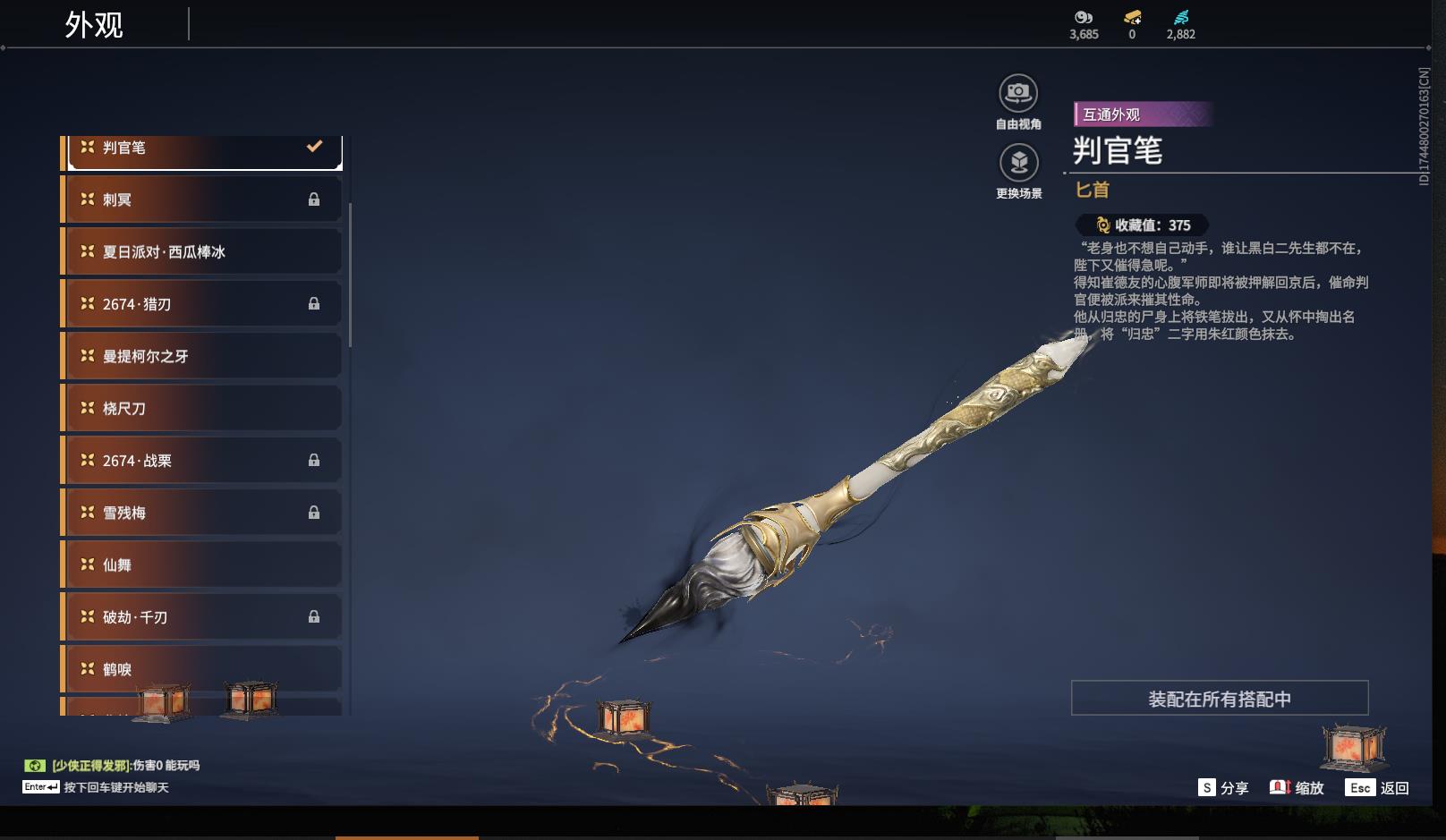Viewport: 1446px width, 840px height.
Task: Click the chat input prompt 按下回车键开始聊天
Action: click(x=115, y=787)
